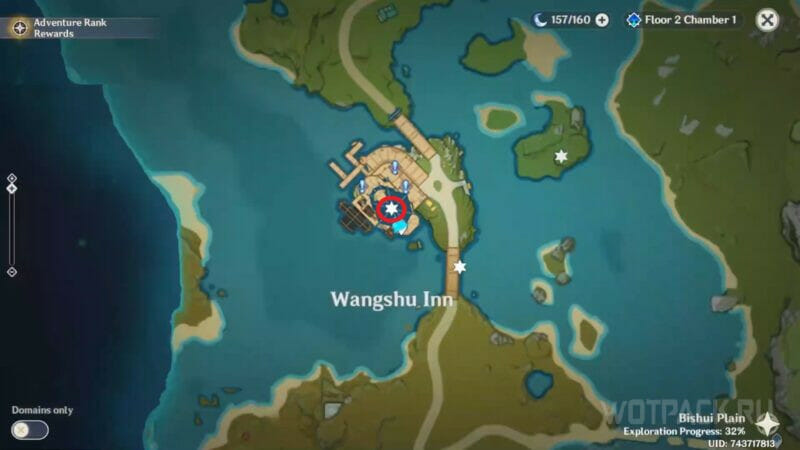800x450 pixels.
Task: Toggle the Domains only filter
Action: pyautogui.click(x=30, y=429)
